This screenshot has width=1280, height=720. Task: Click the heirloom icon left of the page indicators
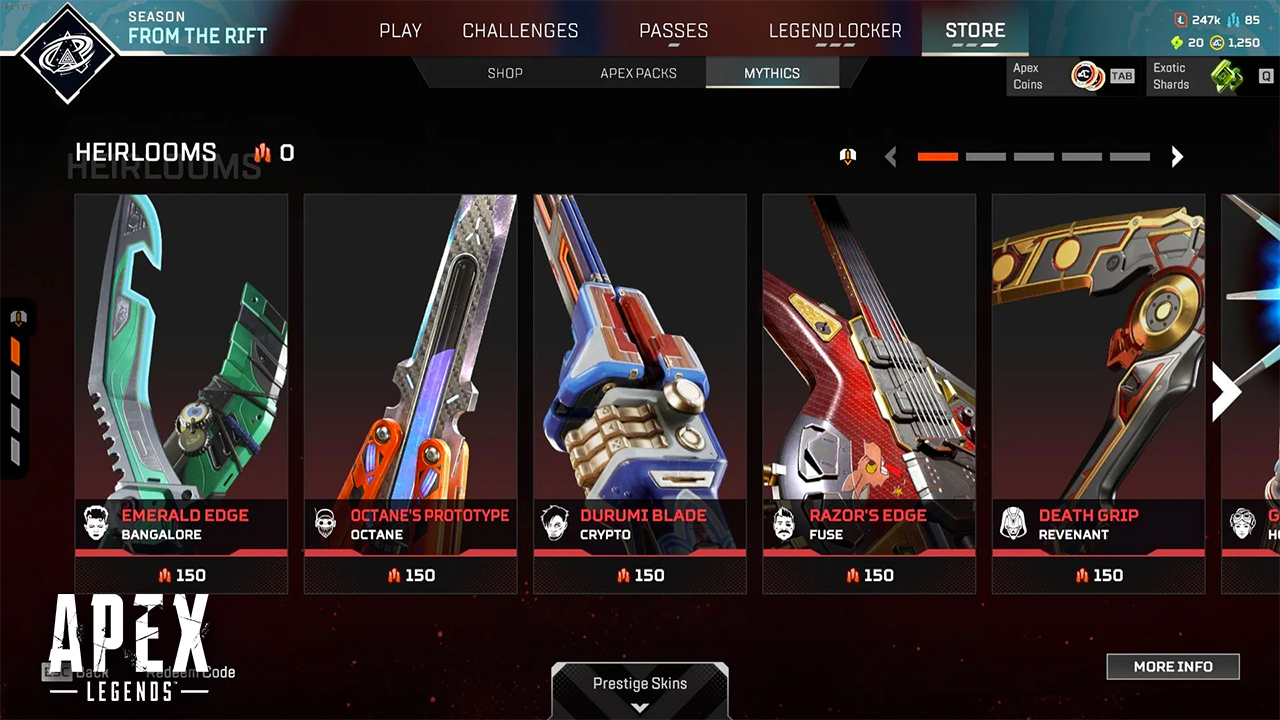click(847, 156)
